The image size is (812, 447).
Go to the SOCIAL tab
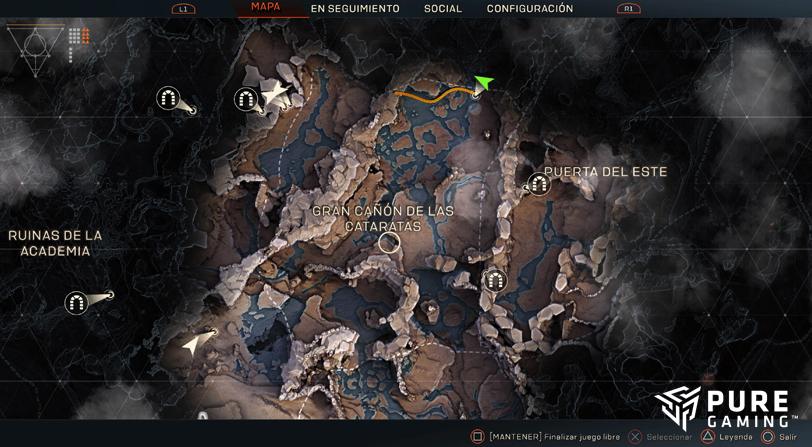click(x=442, y=9)
